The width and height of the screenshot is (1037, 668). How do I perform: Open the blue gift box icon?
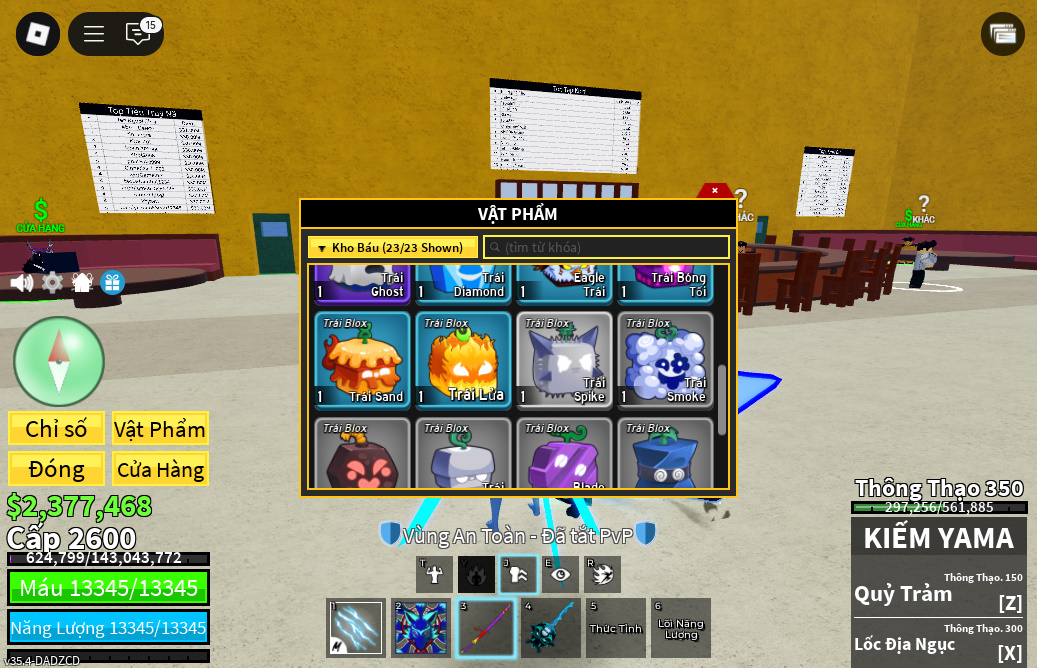112,283
